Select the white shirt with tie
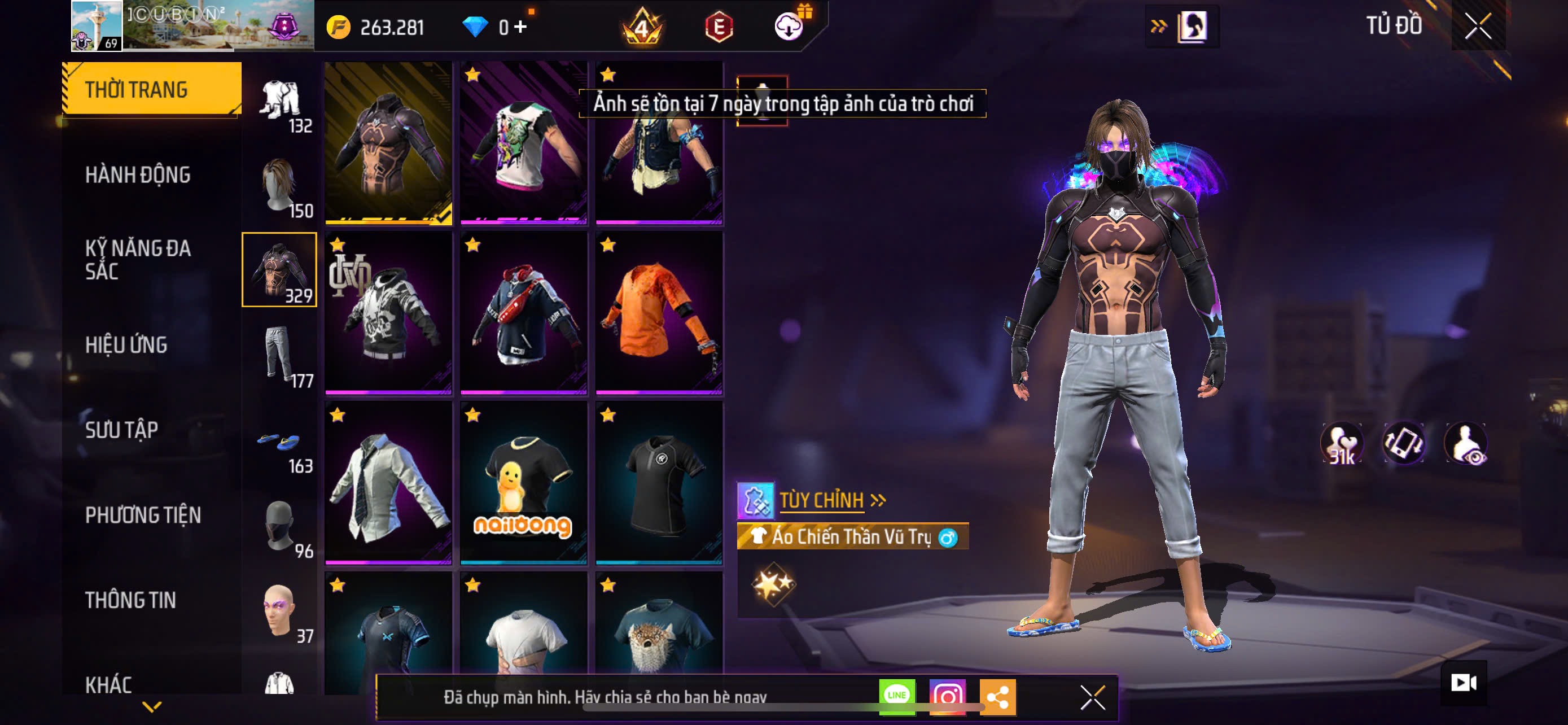Viewport: 1568px width, 725px height. coord(388,482)
